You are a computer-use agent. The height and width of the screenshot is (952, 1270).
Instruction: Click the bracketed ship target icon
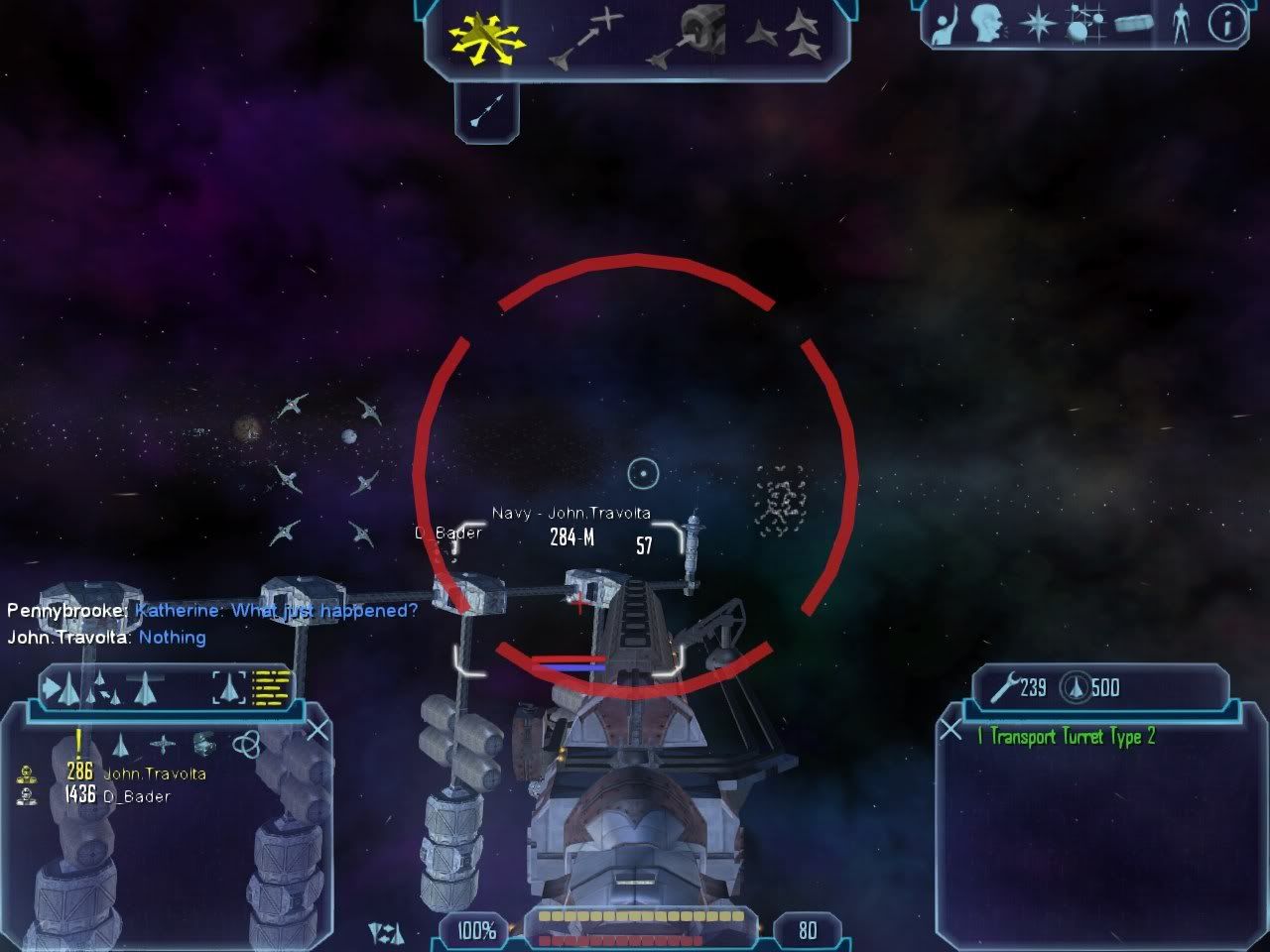click(x=229, y=686)
